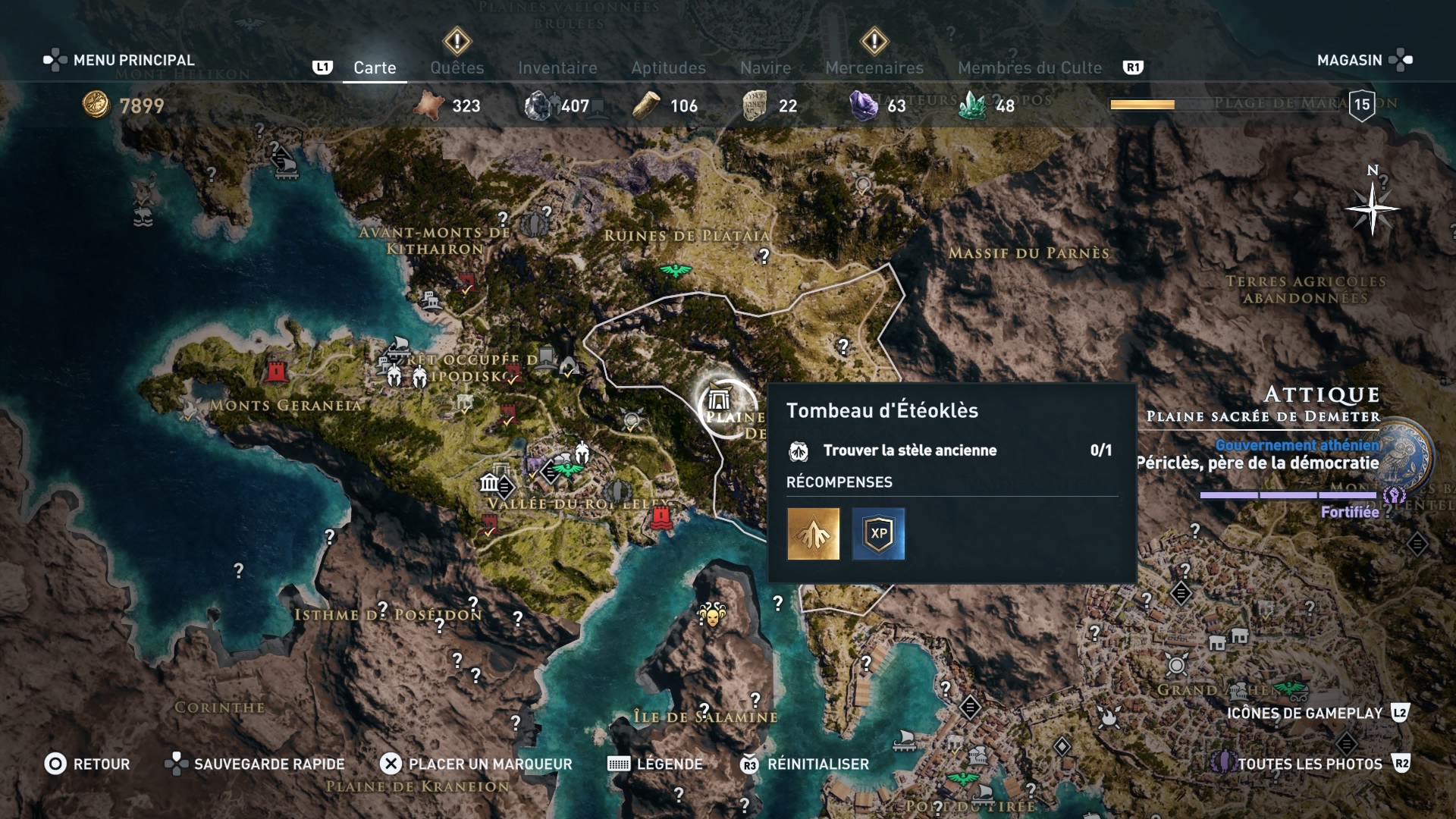Screen dimensions: 1456x819
Task: Open the Mercenaires tab
Action: pyautogui.click(x=874, y=67)
